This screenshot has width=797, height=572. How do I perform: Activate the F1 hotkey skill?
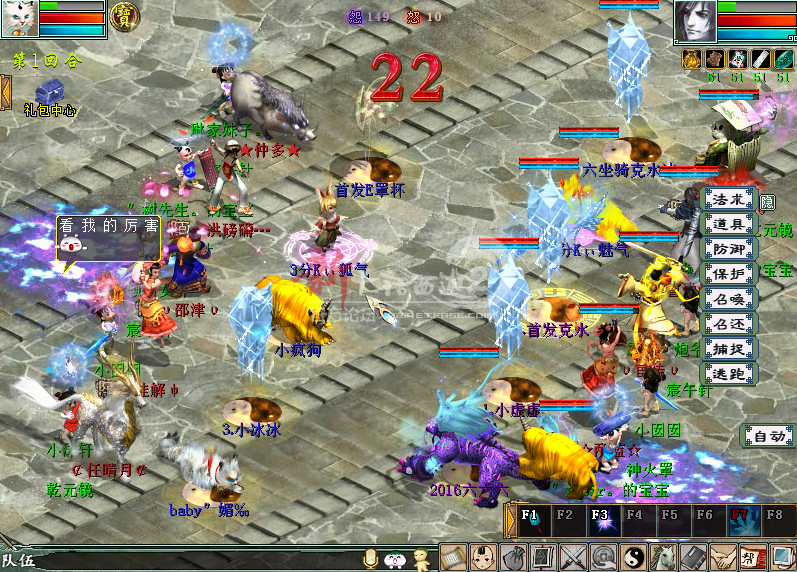tap(530, 522)
